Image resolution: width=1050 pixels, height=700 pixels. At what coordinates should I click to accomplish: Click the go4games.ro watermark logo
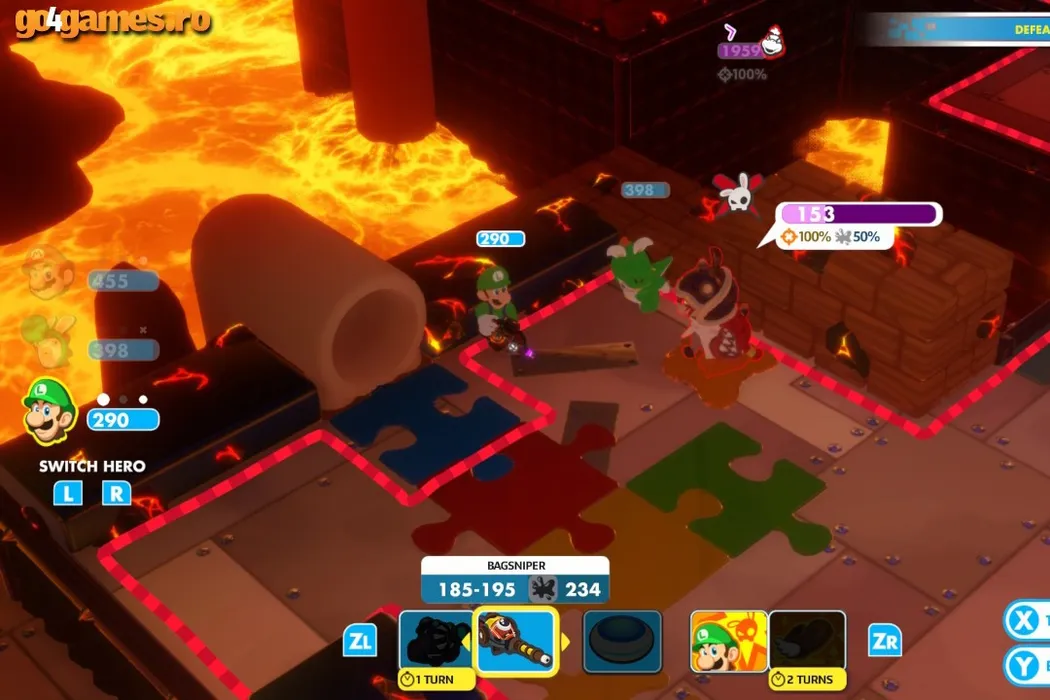point(112,22)
